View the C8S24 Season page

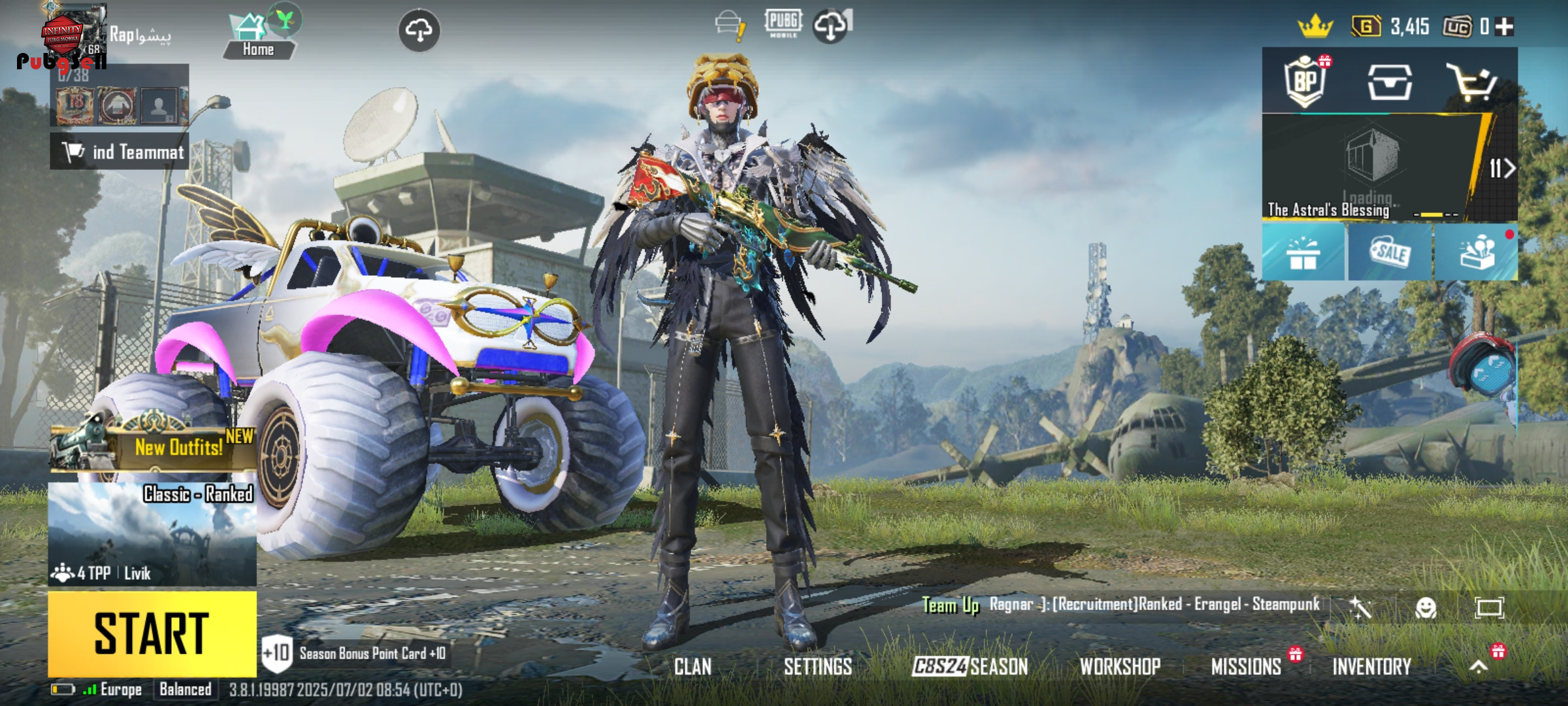(970, 667)
